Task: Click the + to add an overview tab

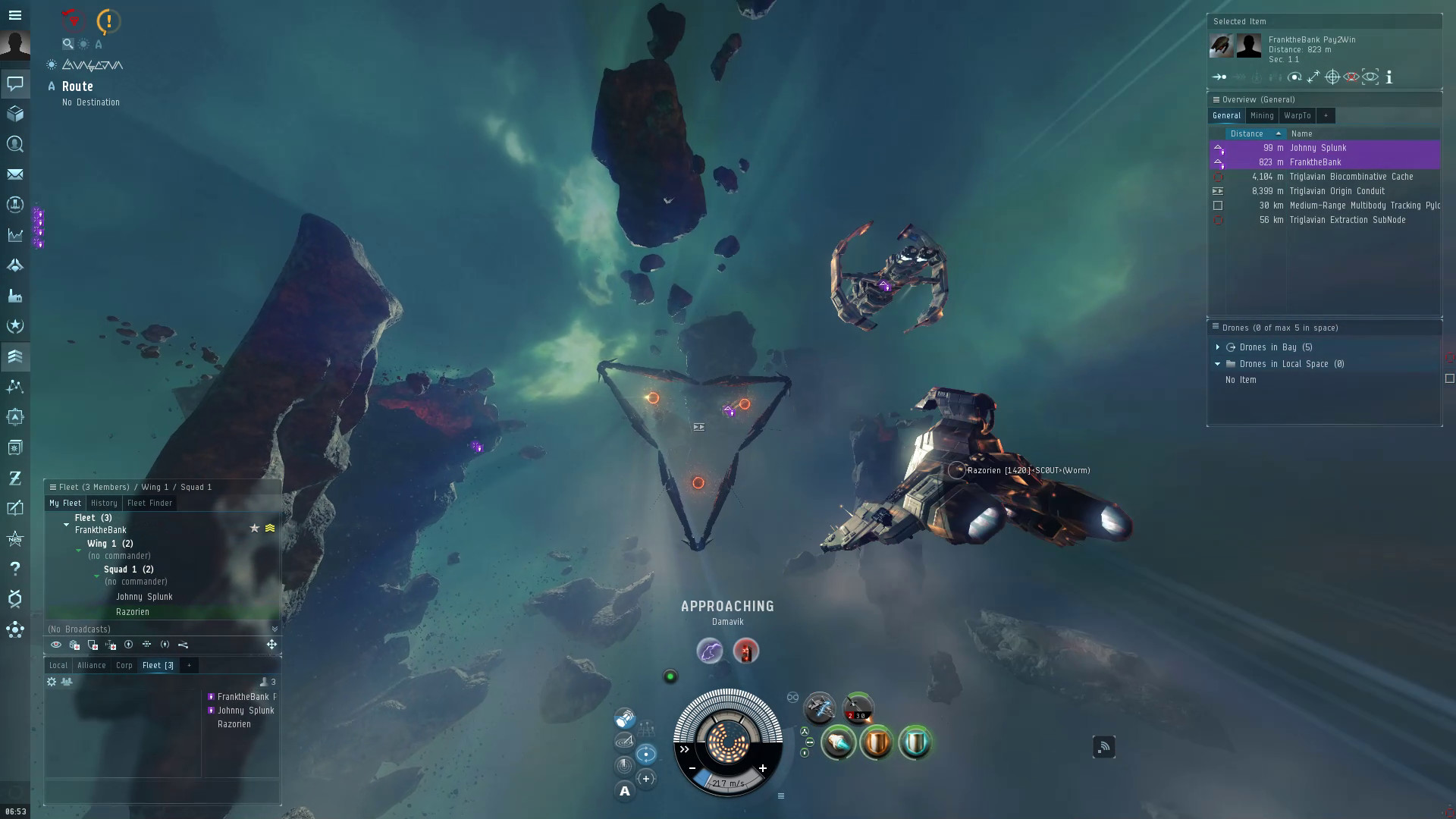Action: pos(1326,115)
